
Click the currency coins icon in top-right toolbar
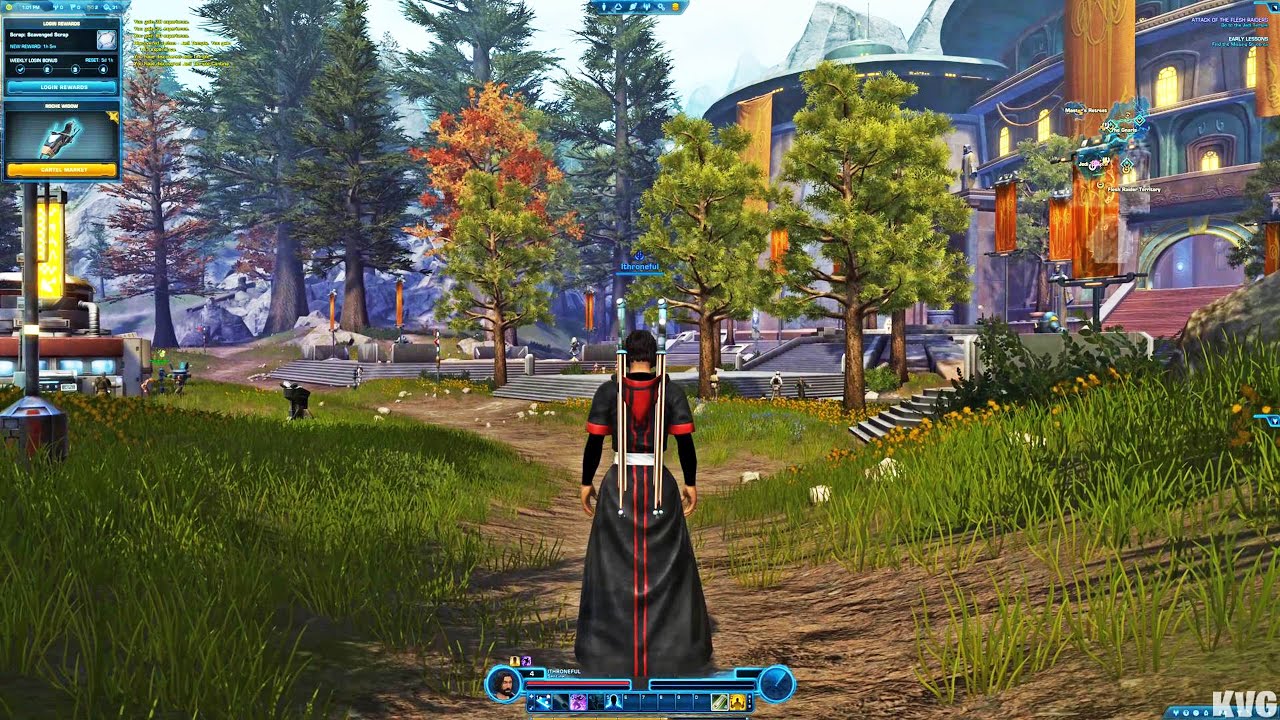pos(675,7)
